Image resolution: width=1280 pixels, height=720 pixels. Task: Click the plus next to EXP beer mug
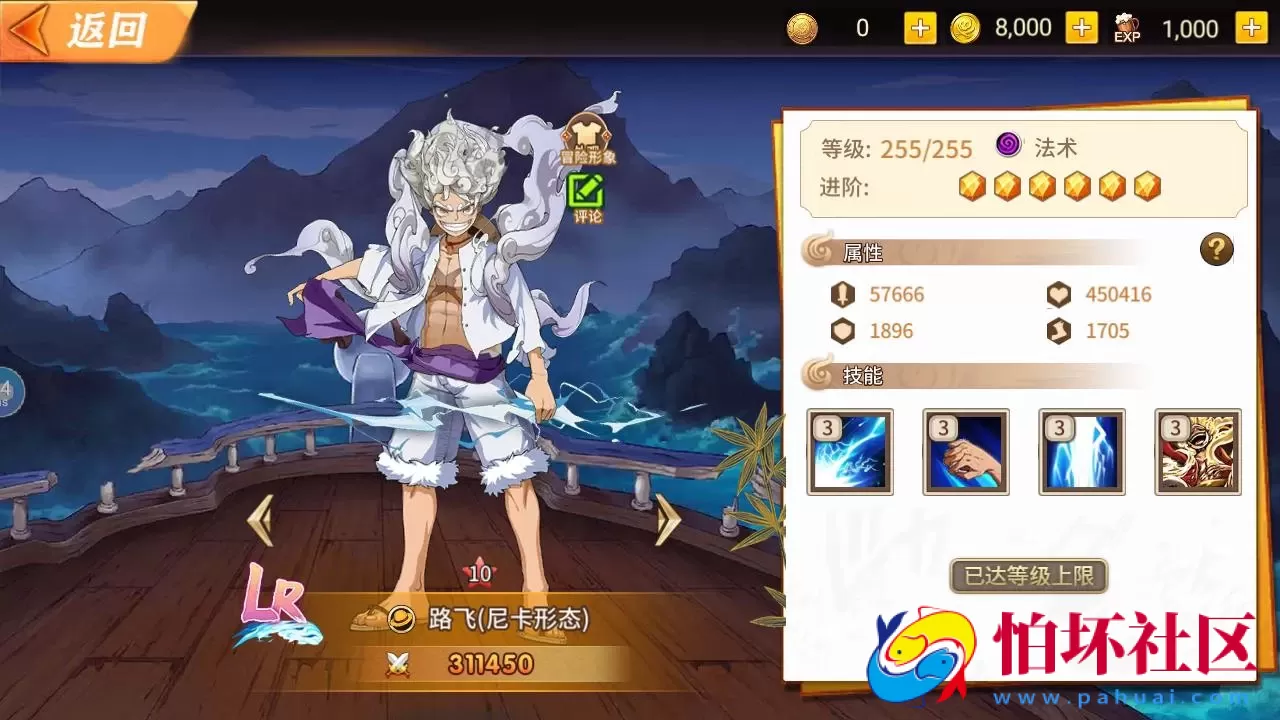coord(1253,28)
